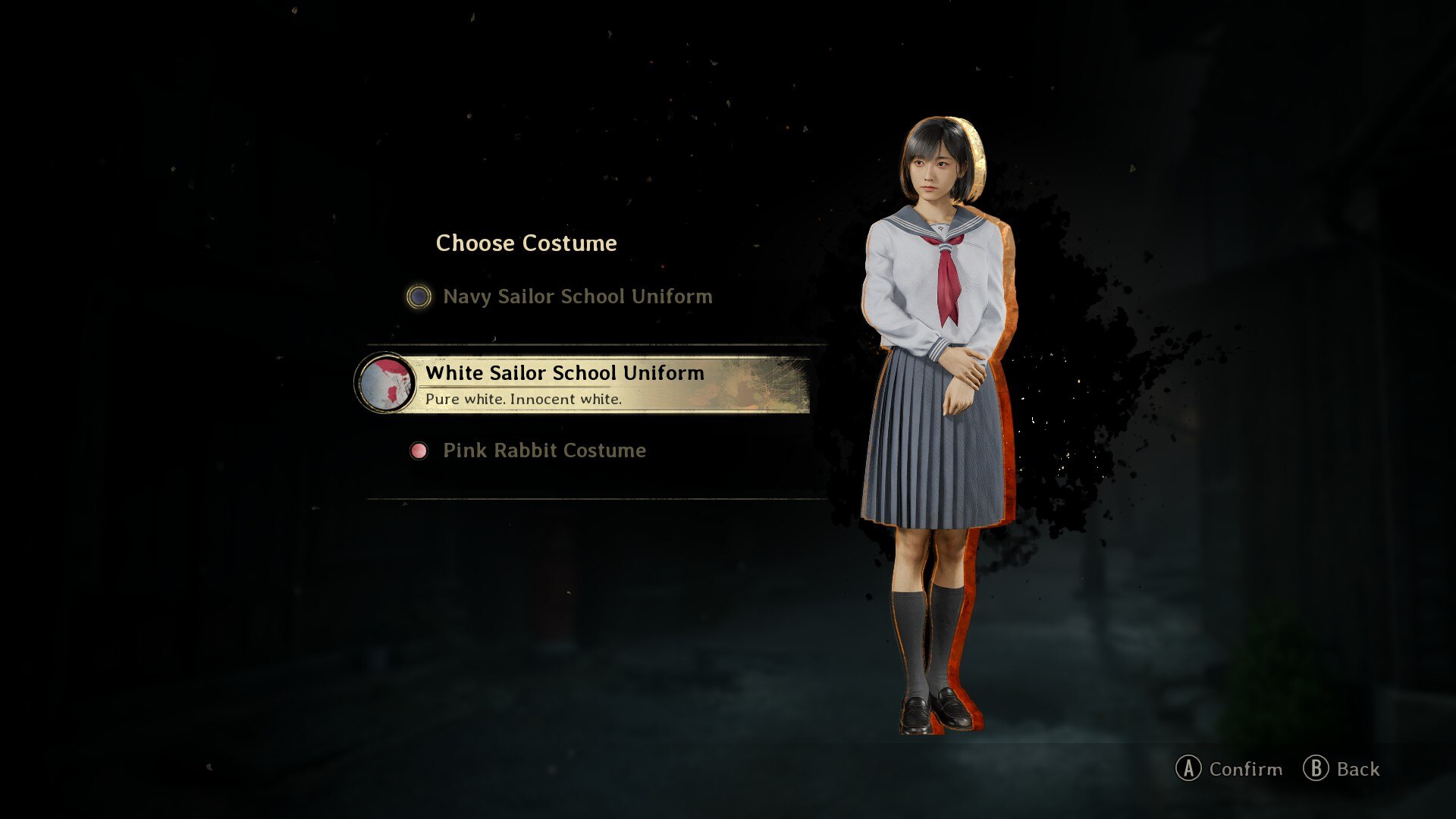This screenshot has width=1456, height=819.
Task: Pick the Pink Rabbit Costume option
Action: pos(544,450)
